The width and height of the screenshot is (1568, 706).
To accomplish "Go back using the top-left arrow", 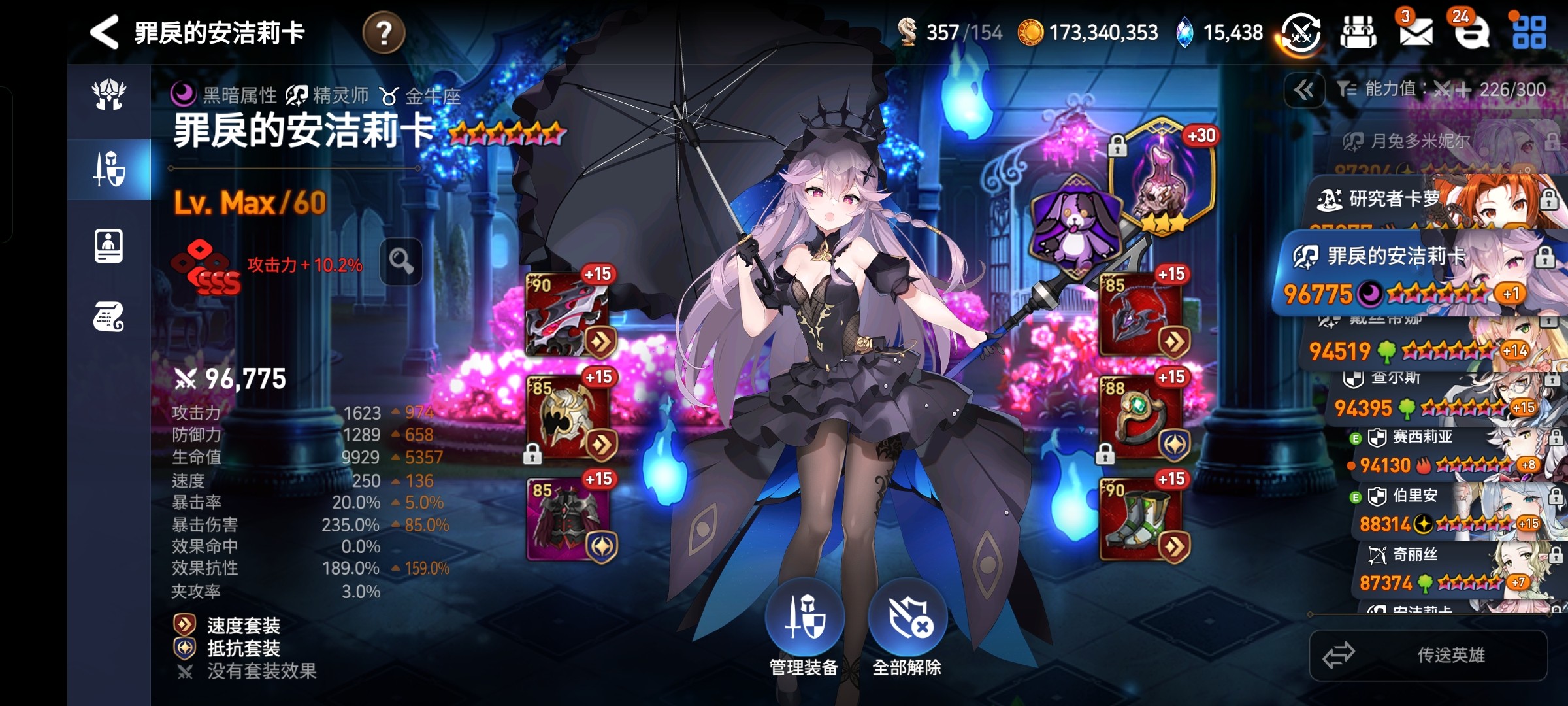I will pyautogui.click(x=105, y=32).
